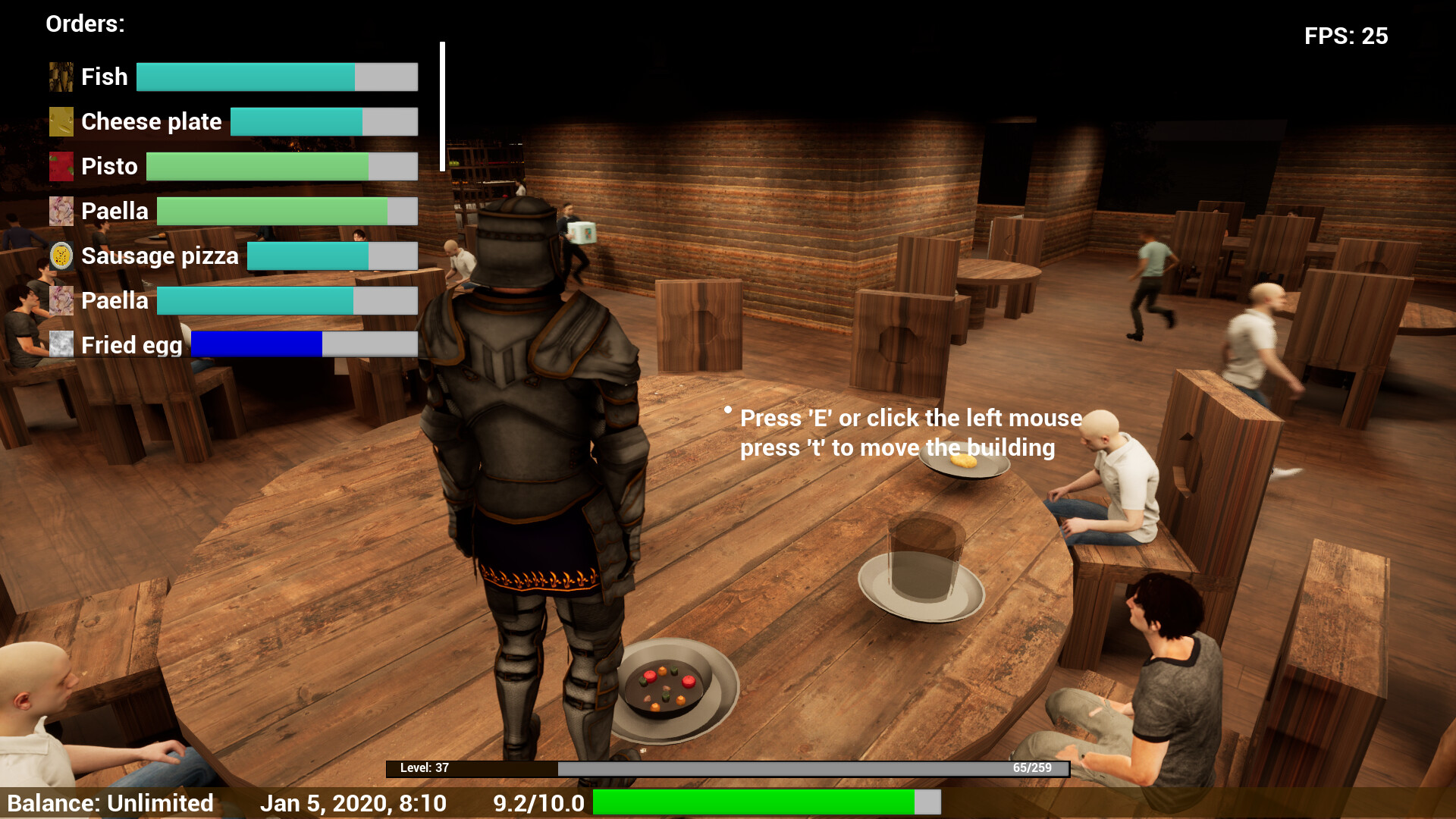Select the first Paella order icon
1456x819 pixels.
(61, 211)
